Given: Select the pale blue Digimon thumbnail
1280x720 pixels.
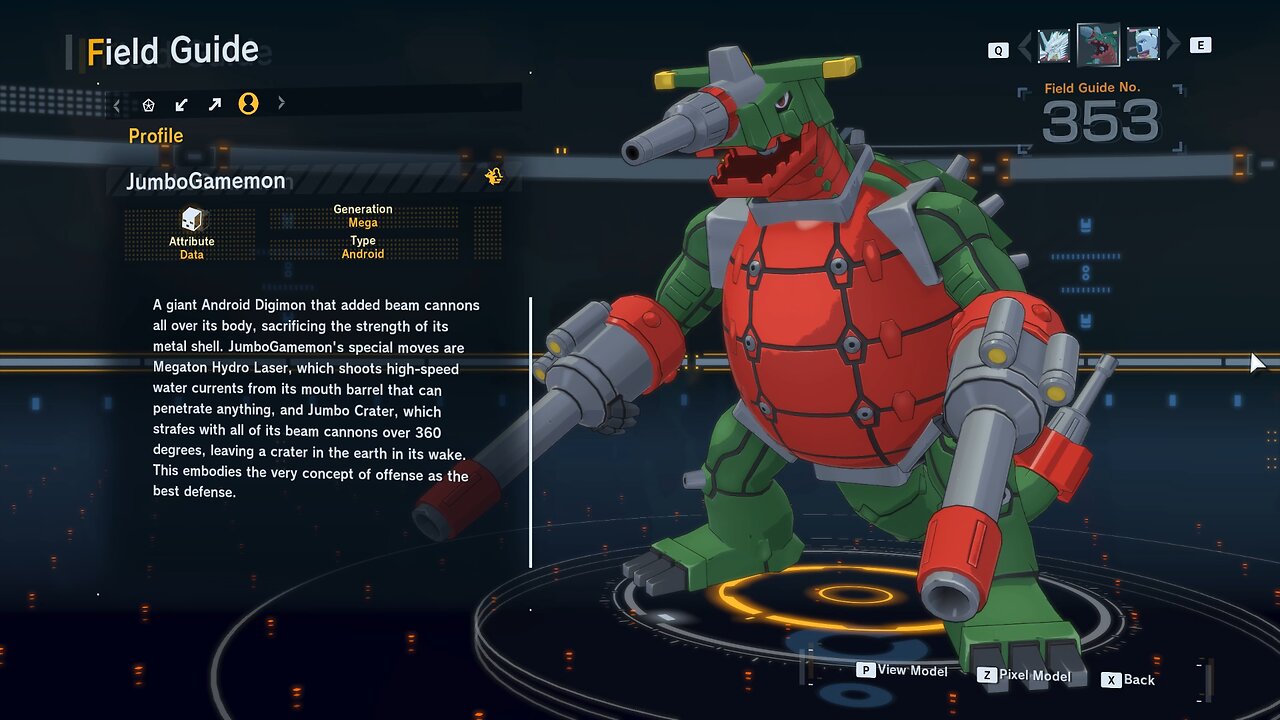Looking at the screenshot, I should tap(1143, 45).
